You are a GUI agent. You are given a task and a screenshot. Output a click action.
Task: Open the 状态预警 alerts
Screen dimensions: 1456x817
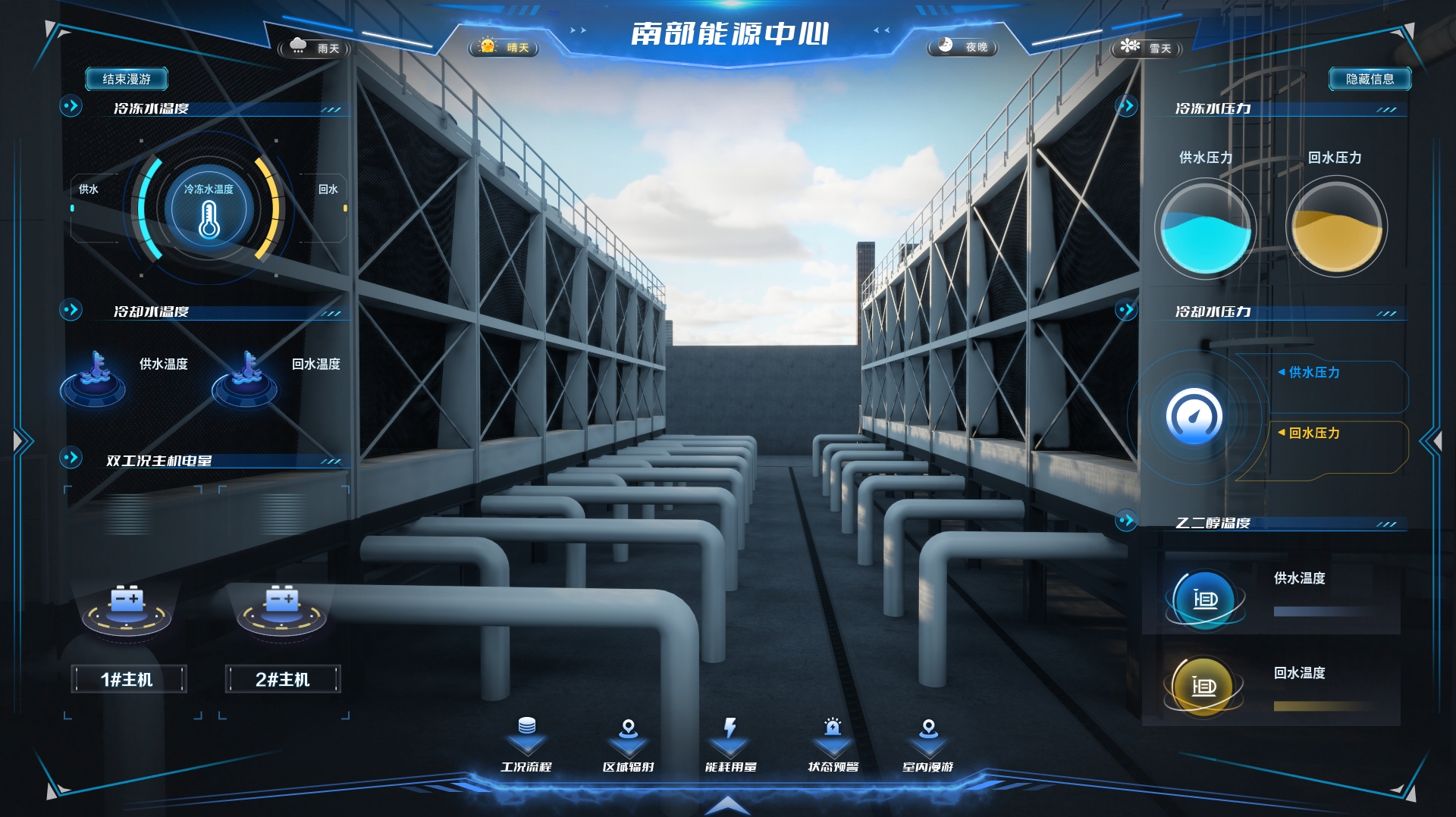pyautogui.click(x=833, y=746)
